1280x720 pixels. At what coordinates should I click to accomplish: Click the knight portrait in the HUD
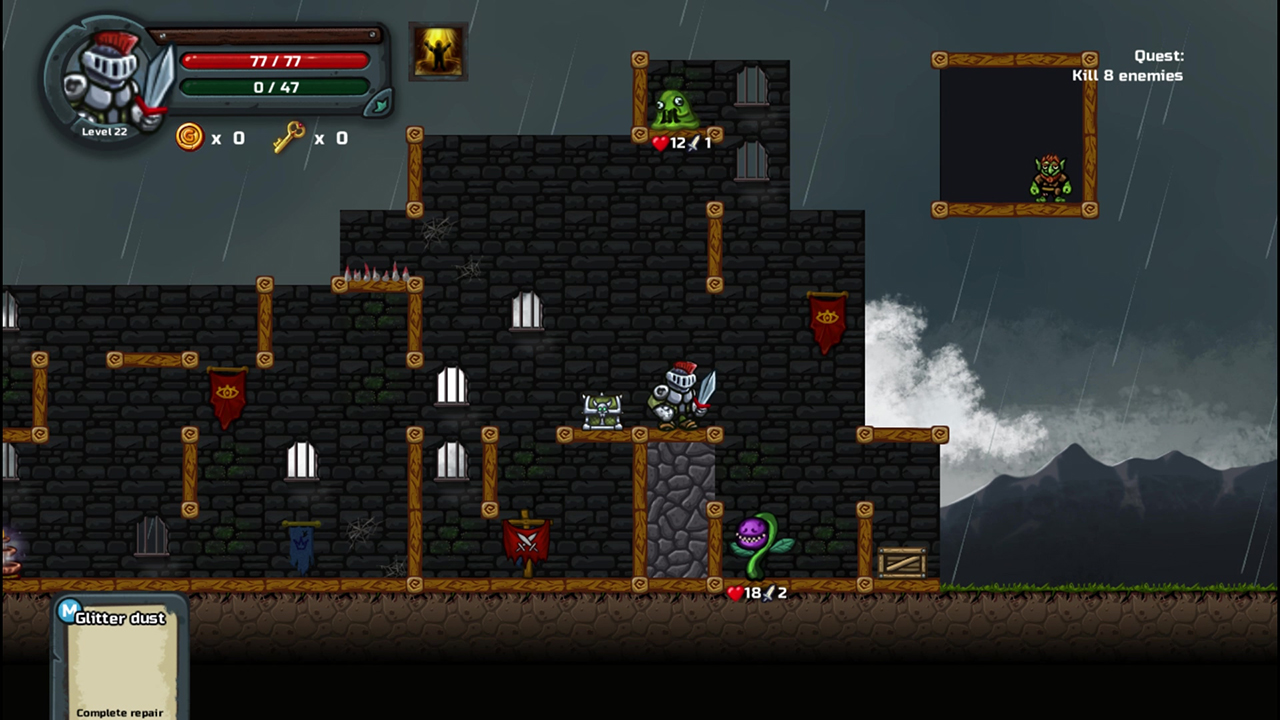[106, 80]
